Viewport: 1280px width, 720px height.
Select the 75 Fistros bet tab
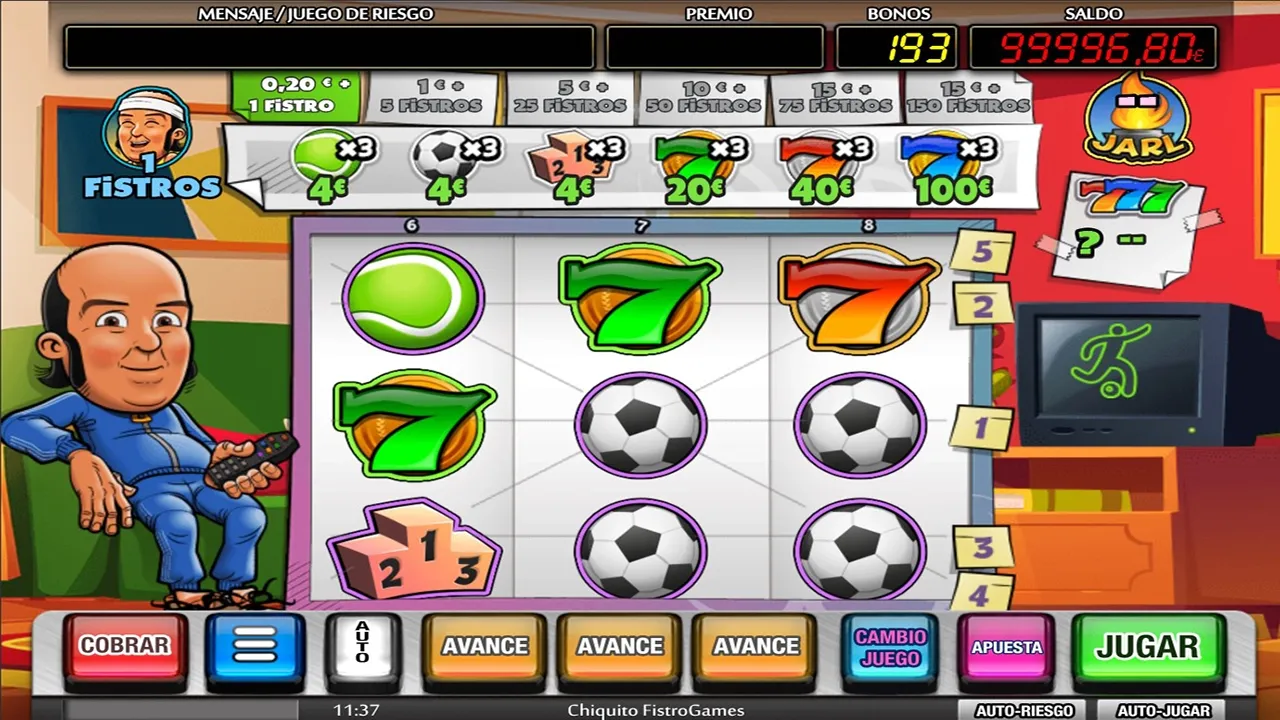[836, 96]
